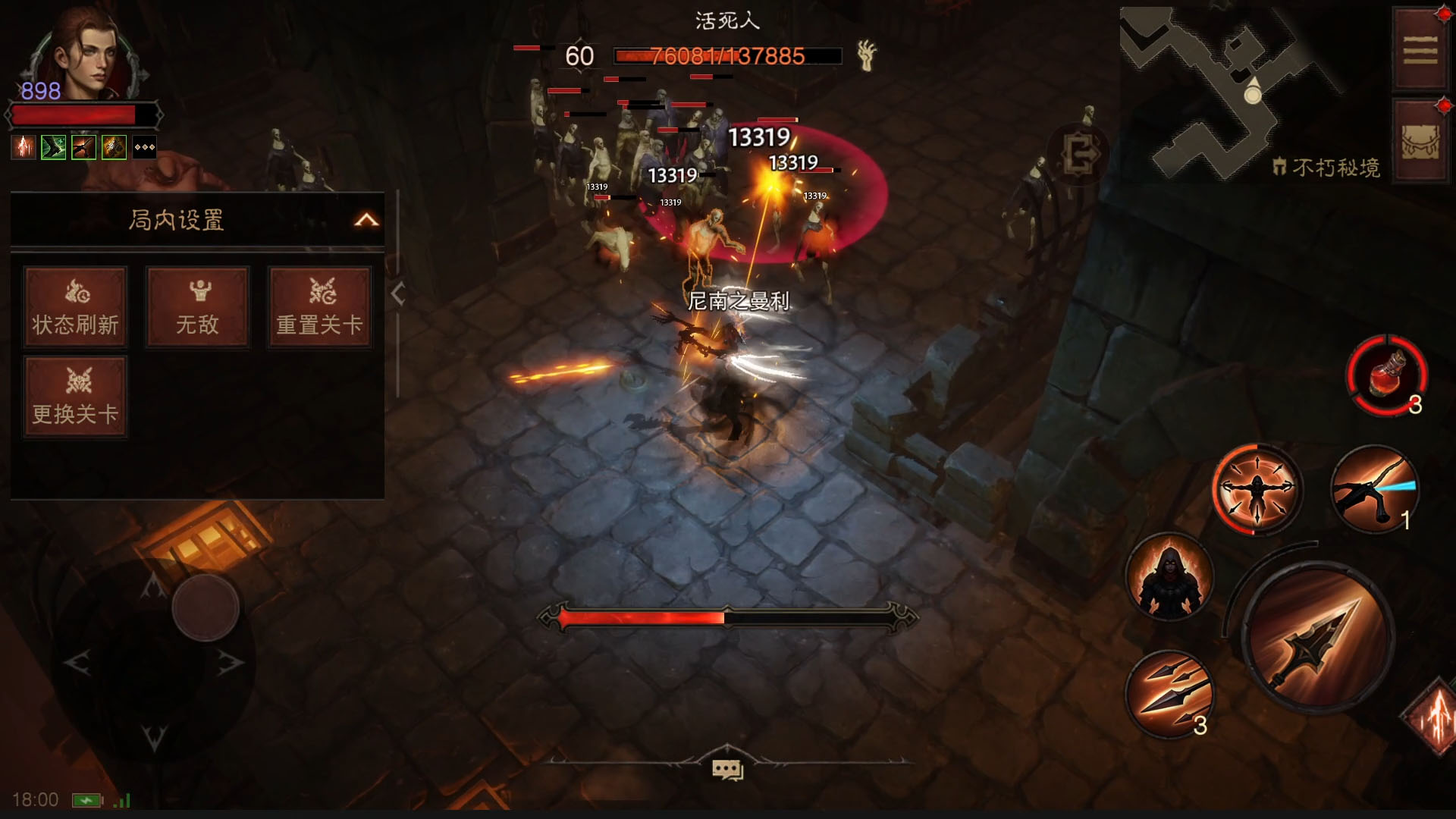Open the chat speech bubble

[x=727, y=770]
